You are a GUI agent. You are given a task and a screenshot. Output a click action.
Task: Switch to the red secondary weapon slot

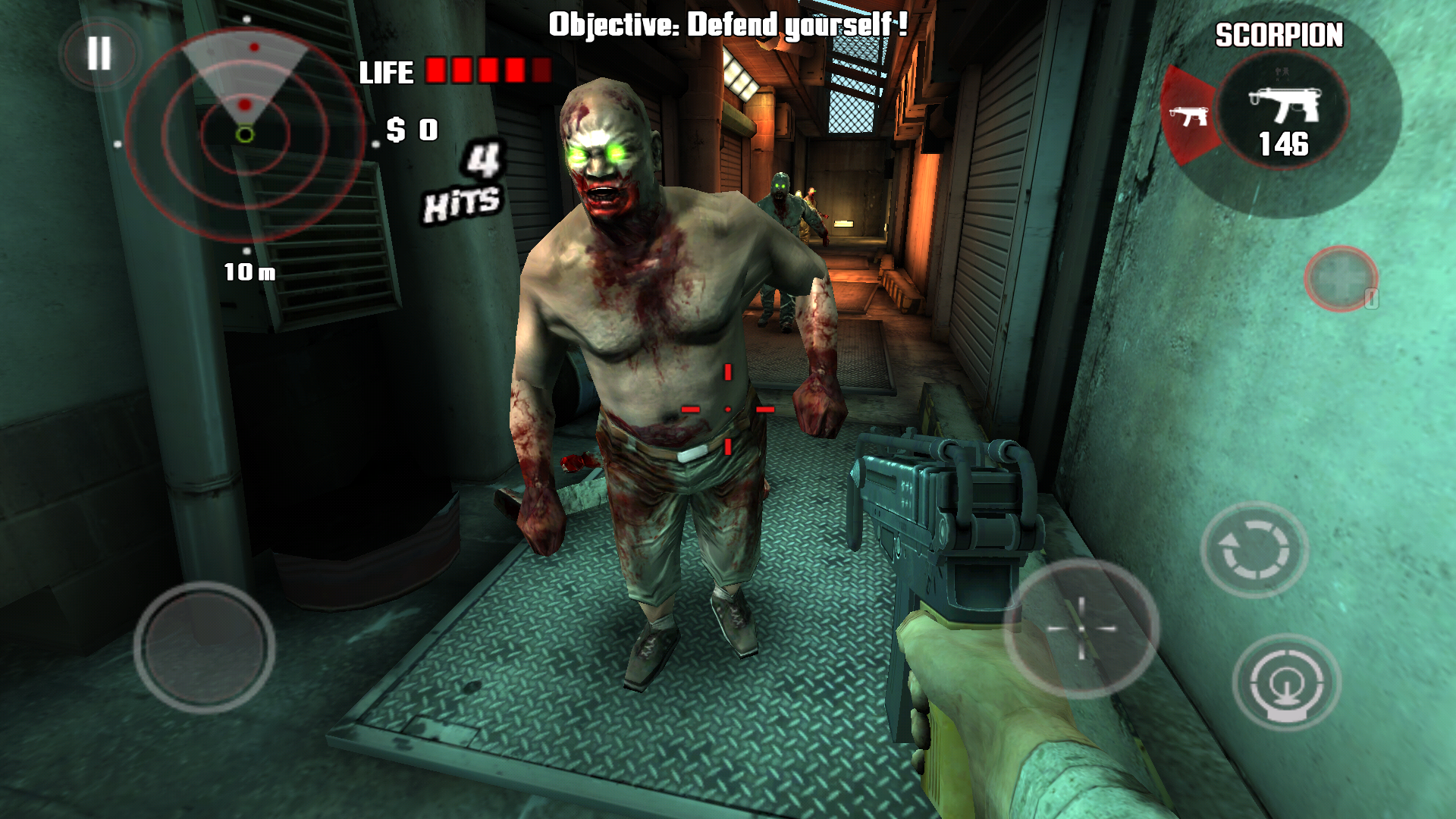point(1188,116)
